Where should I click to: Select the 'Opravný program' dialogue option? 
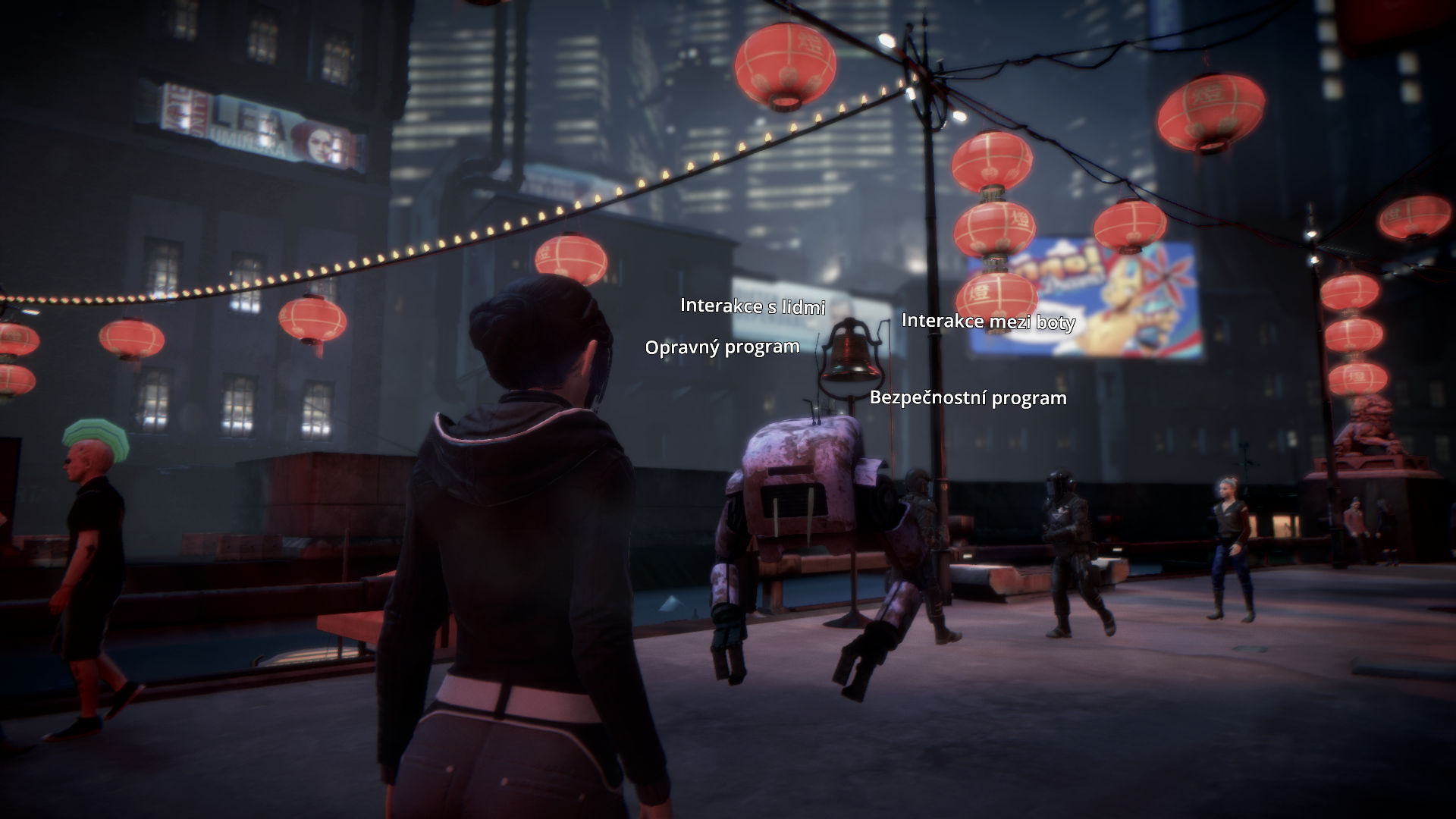pyautogui.click(x=722, y=347)
